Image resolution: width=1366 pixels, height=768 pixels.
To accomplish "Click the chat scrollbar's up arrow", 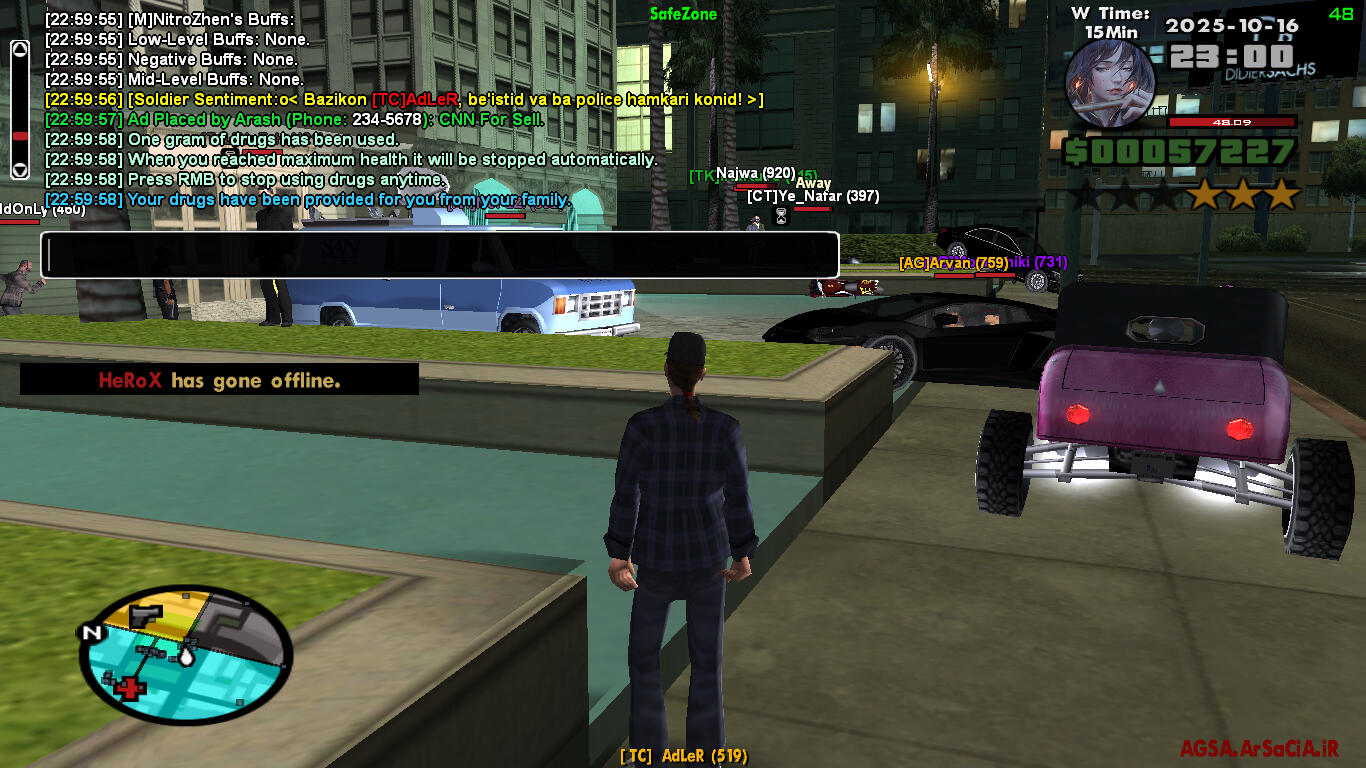I will coord(19,48).
